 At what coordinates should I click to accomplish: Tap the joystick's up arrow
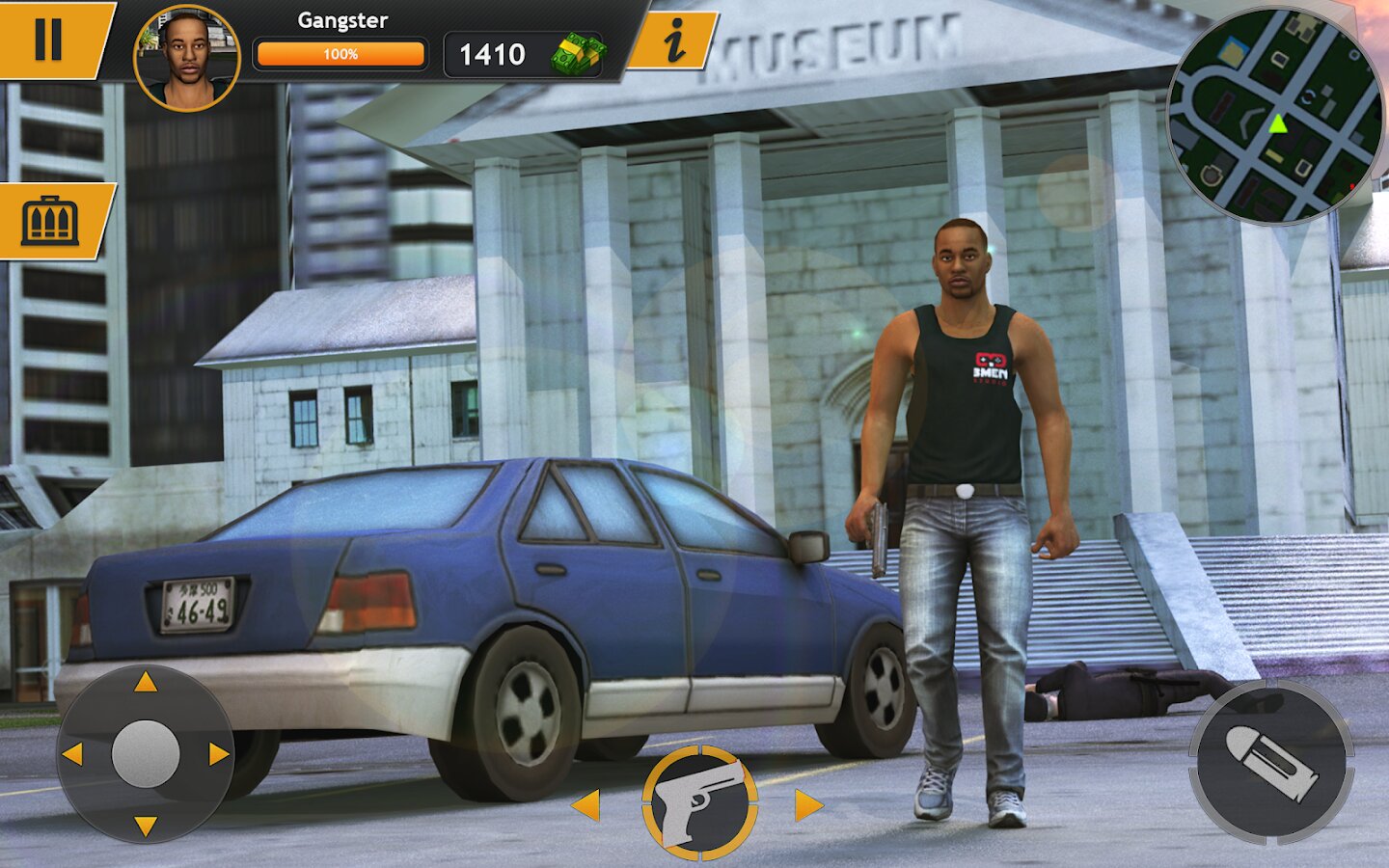[x=146, y=683]
